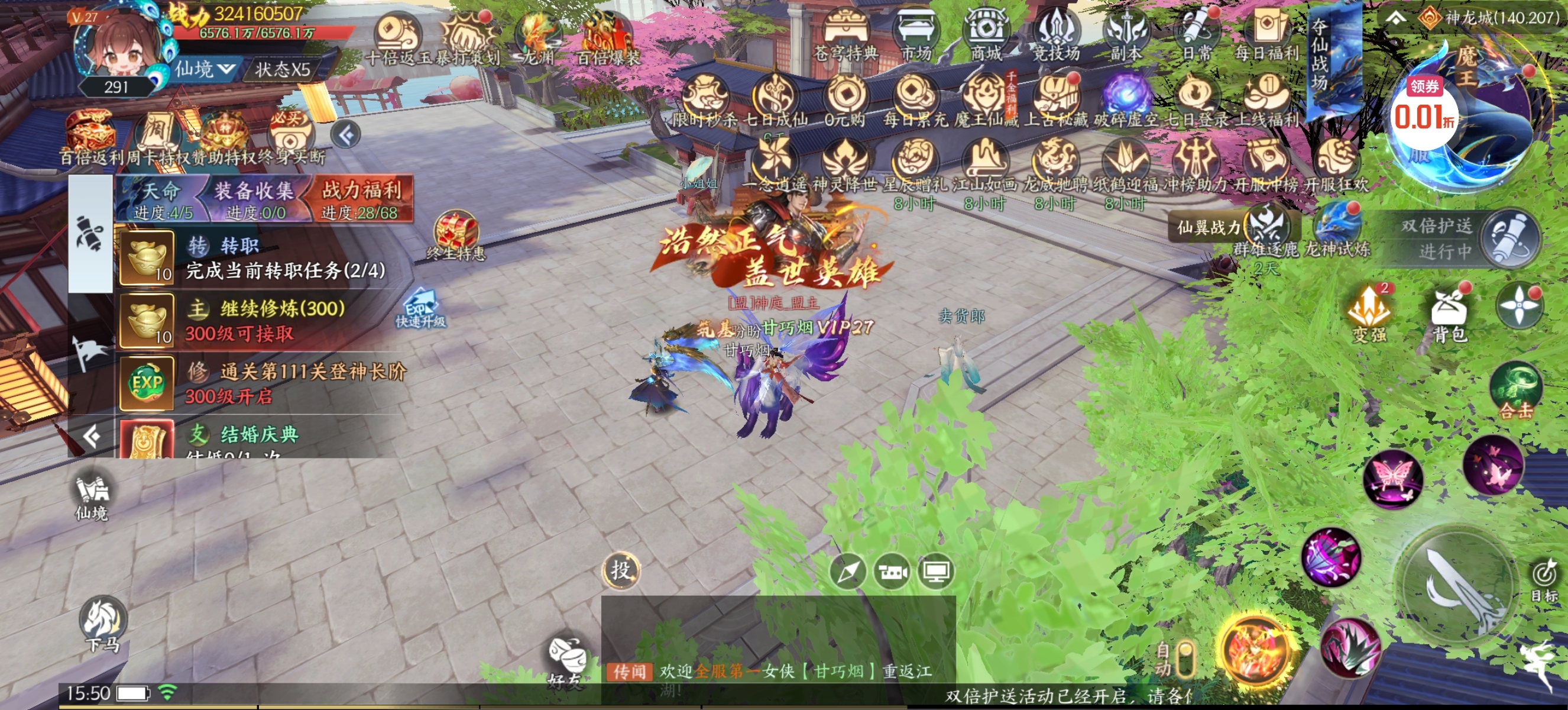Viewport: 1568px width, 710px height.
Task: Dismount using the 下马 button
Action: [103, 625]
